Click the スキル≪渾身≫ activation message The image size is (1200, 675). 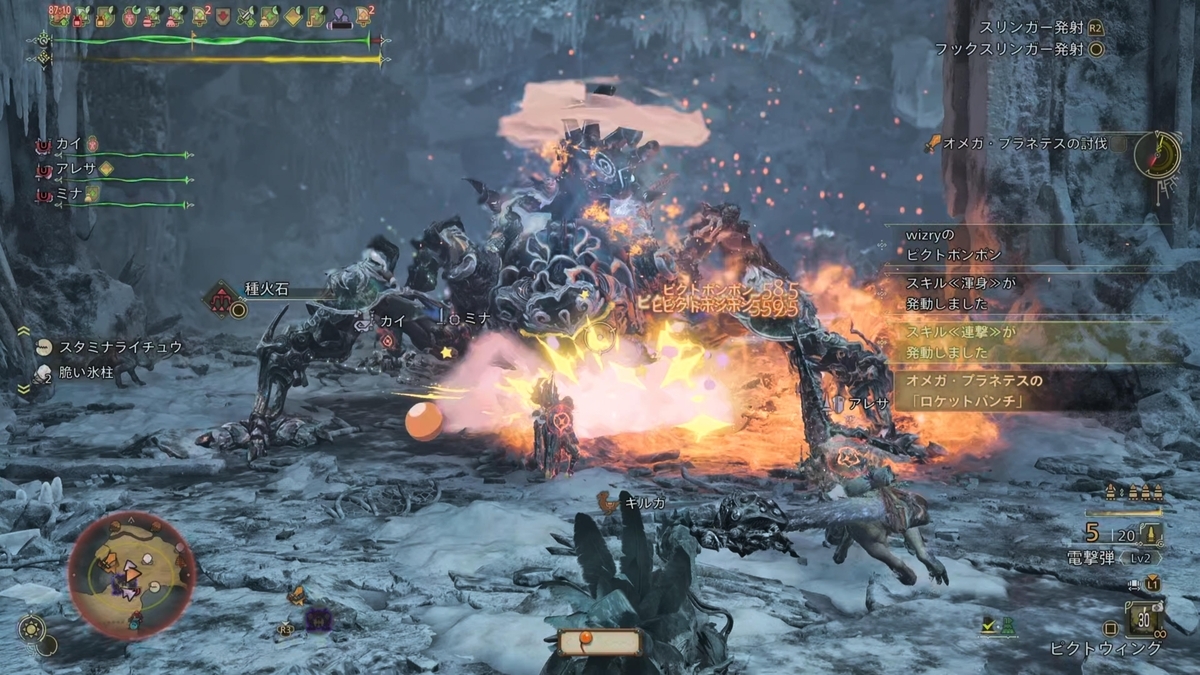[x=1020, y=293]
